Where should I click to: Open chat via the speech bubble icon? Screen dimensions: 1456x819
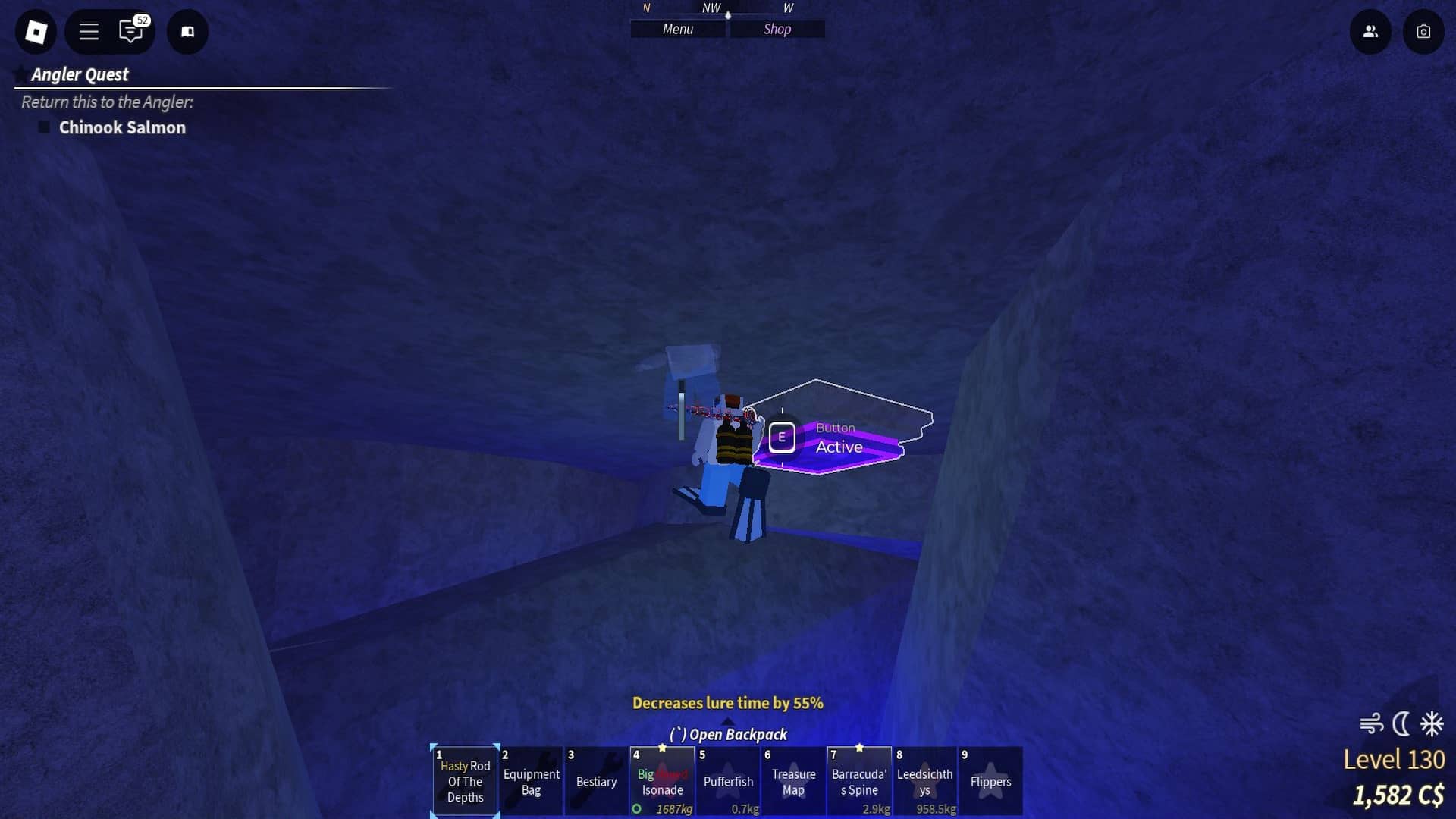(130, 32)
